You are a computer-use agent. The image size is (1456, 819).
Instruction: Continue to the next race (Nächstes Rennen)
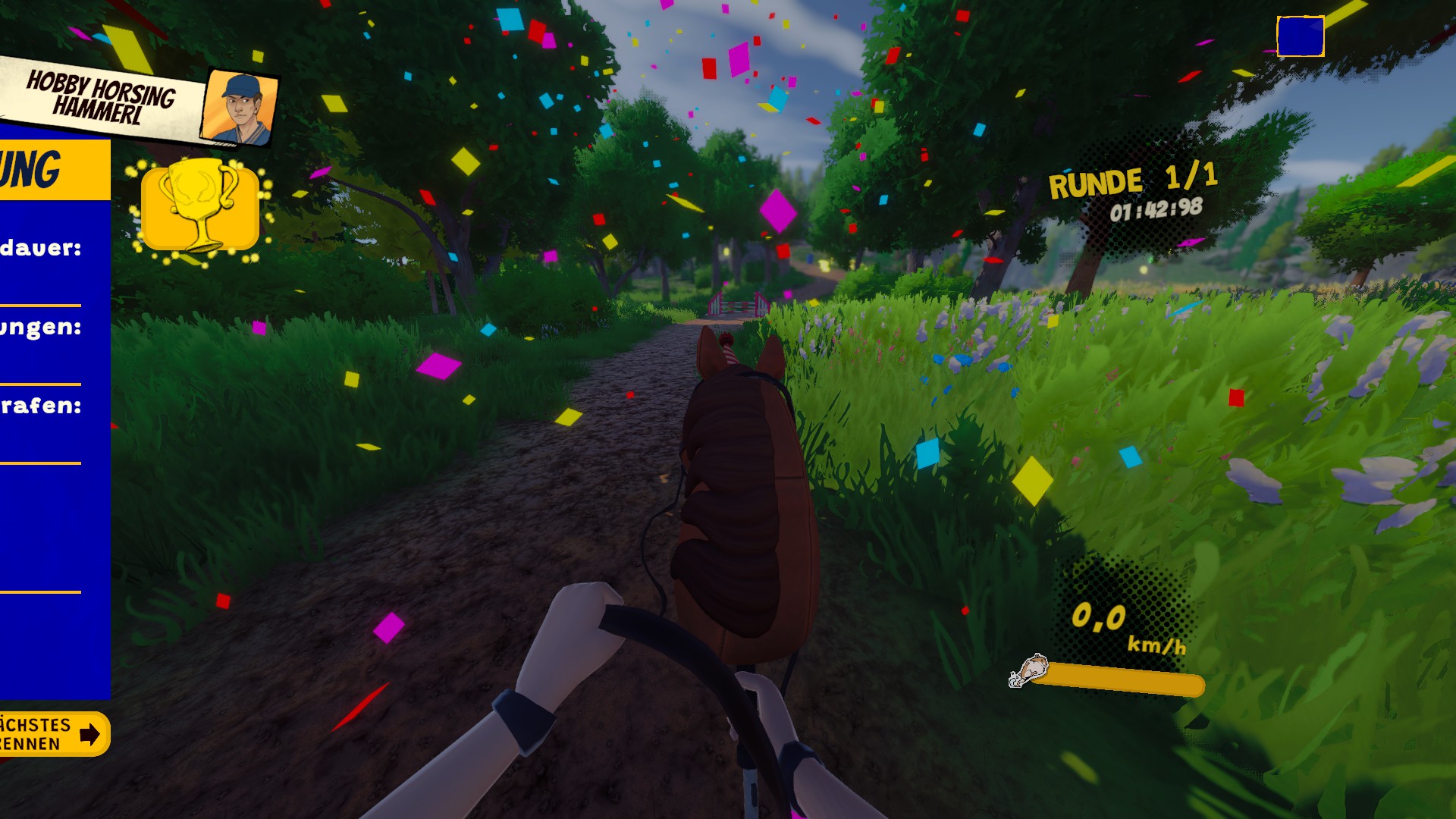53,733
